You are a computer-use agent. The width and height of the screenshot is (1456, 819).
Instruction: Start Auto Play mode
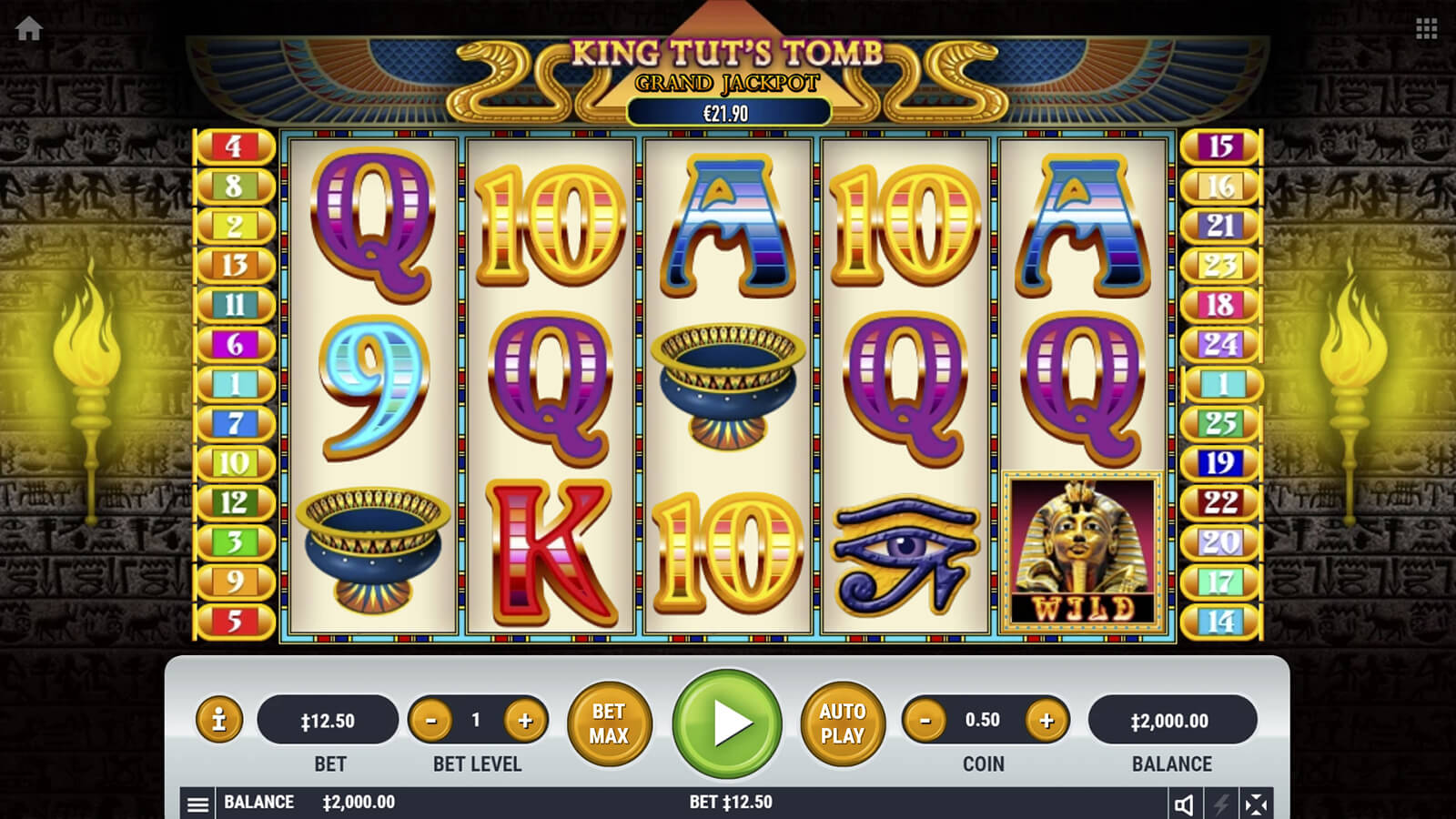tap(842, 723)
